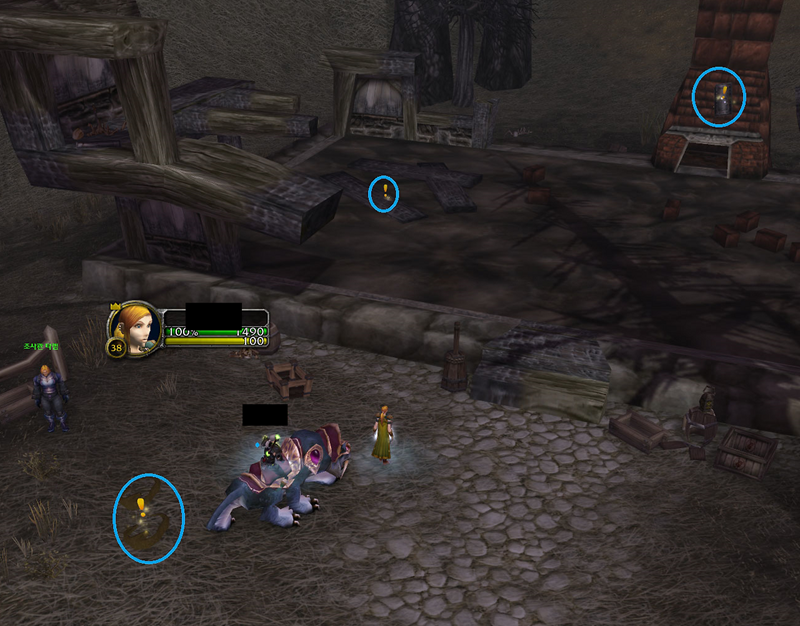800x626 pixels.
Task: Select the player character portrait
Action: (135, 326)
